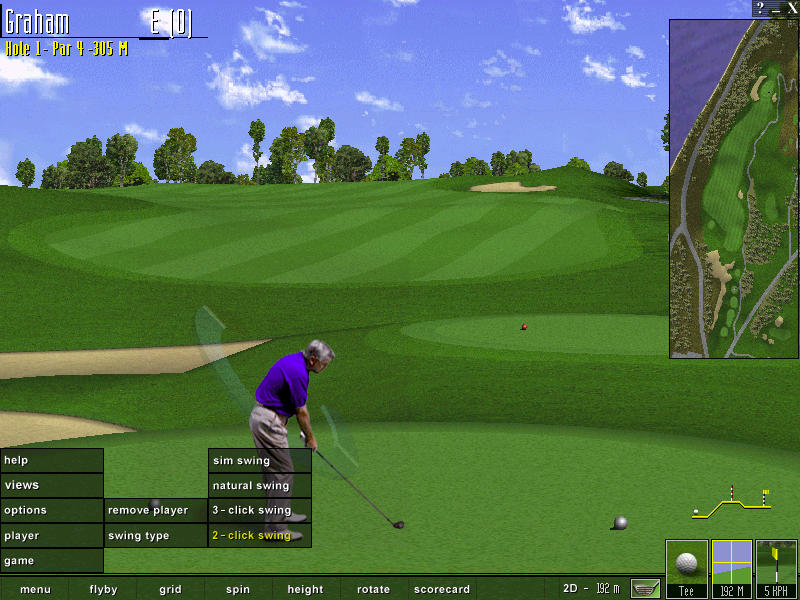Image resolution: width=800 pixels, height=600 pixels.
Task: Open the golf club selector icon
Action: pos(645,588)
